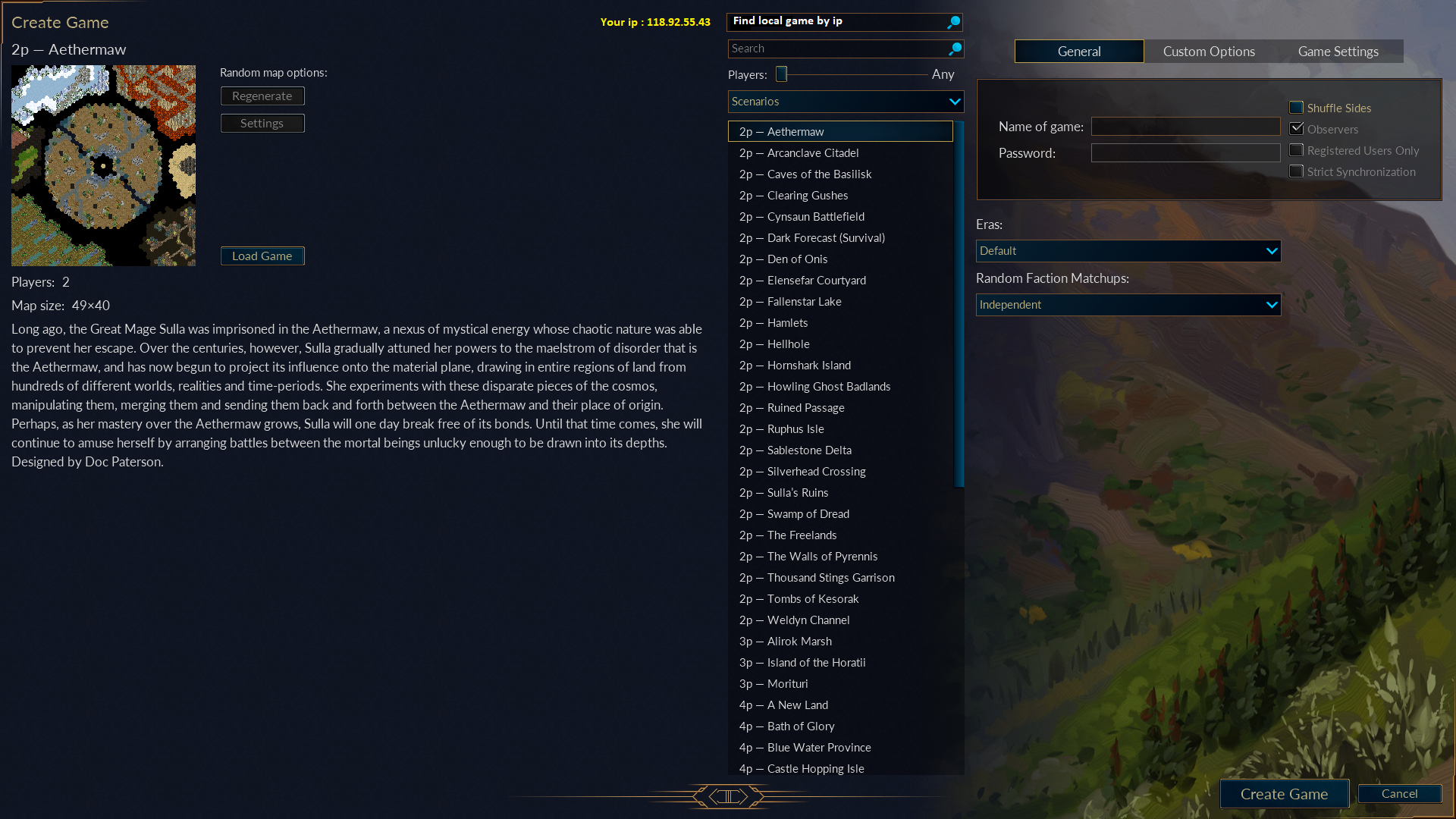
Task: Focus the Name of game field
Action: click(x=1185, y=127)
